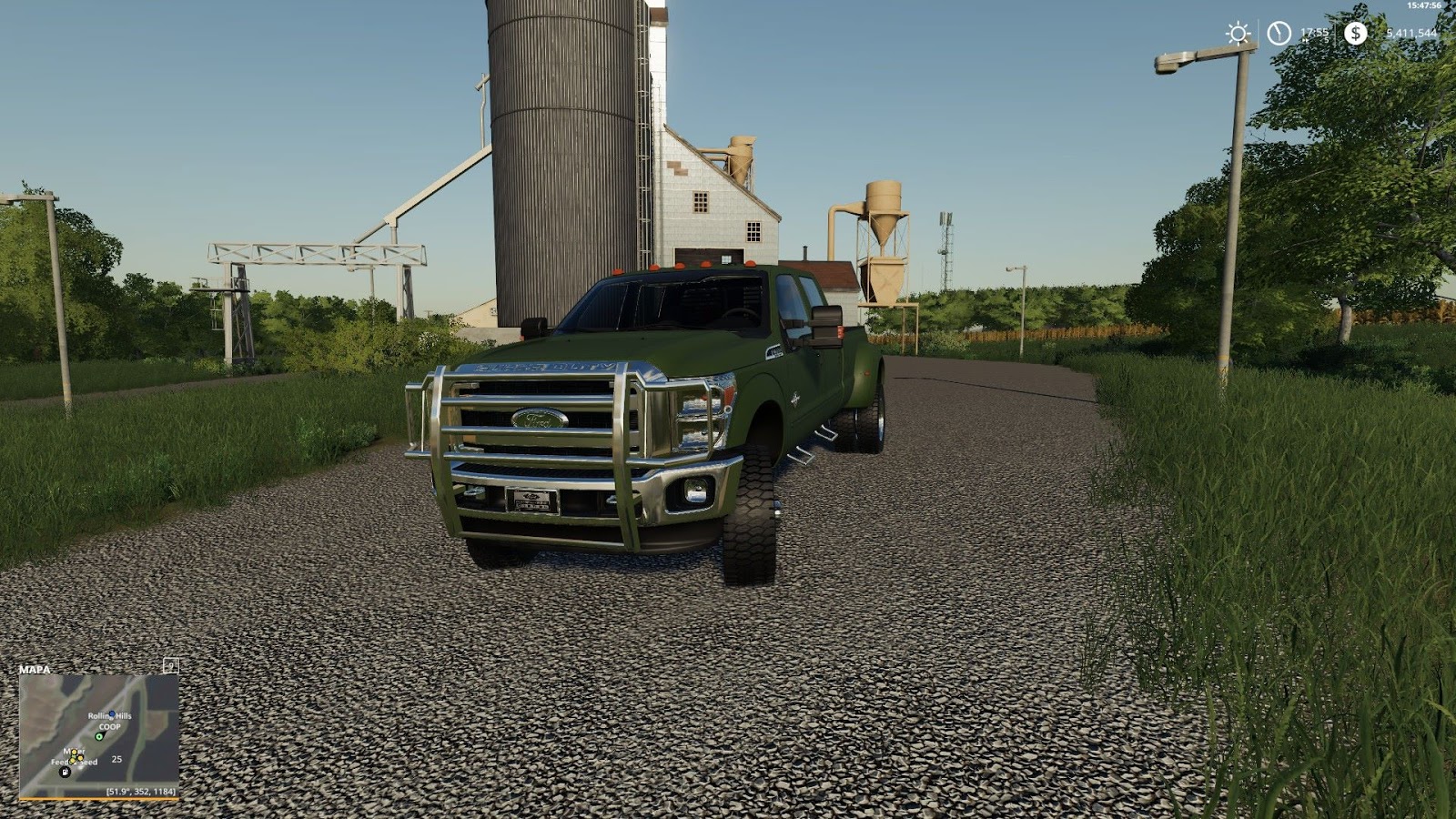This screenshot has height=819, width=1456.
Task: Click the dollar currency icon
Action: click(x=1355, y=32)
